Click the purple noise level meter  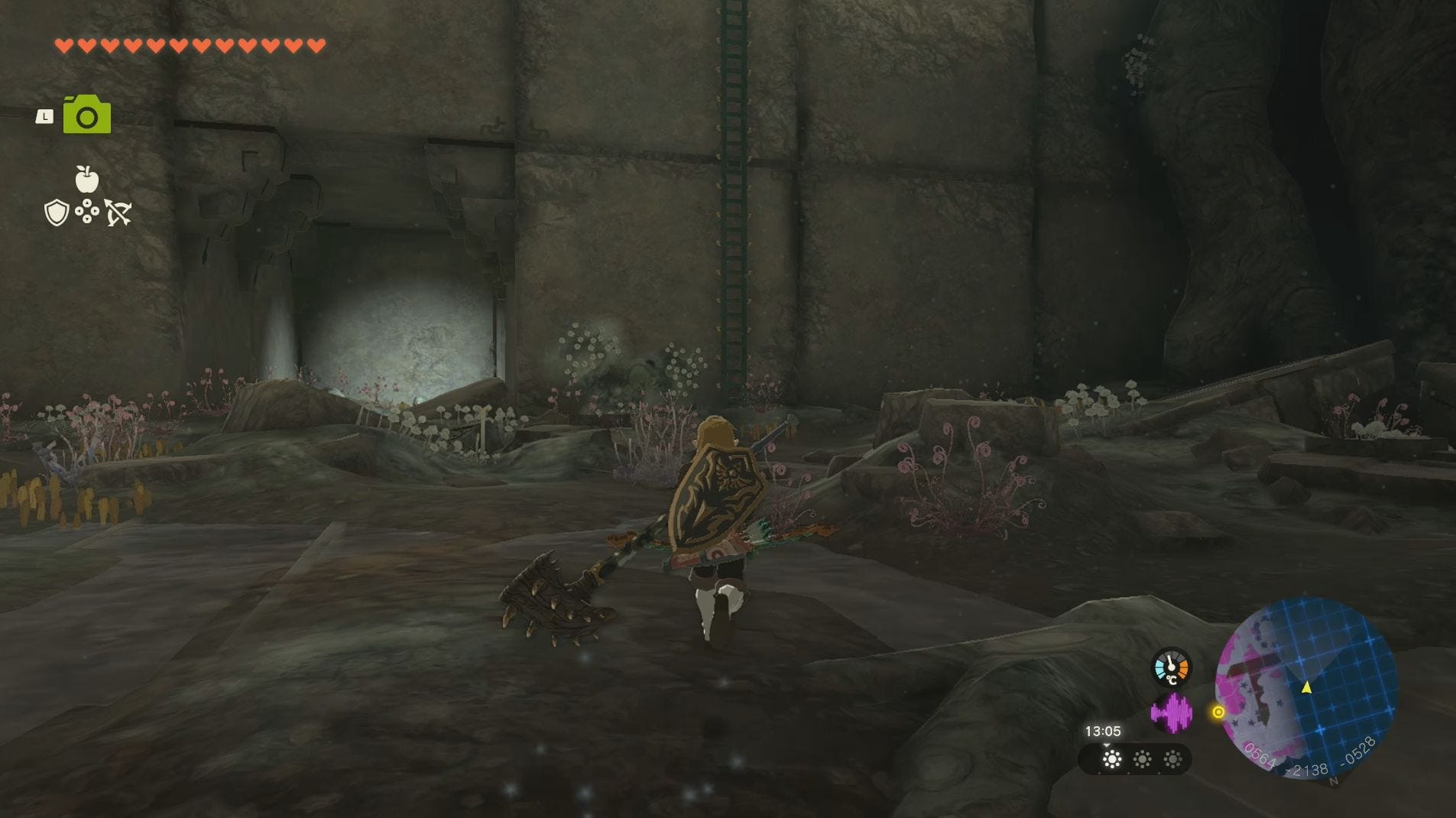[x=1172, y=713]
